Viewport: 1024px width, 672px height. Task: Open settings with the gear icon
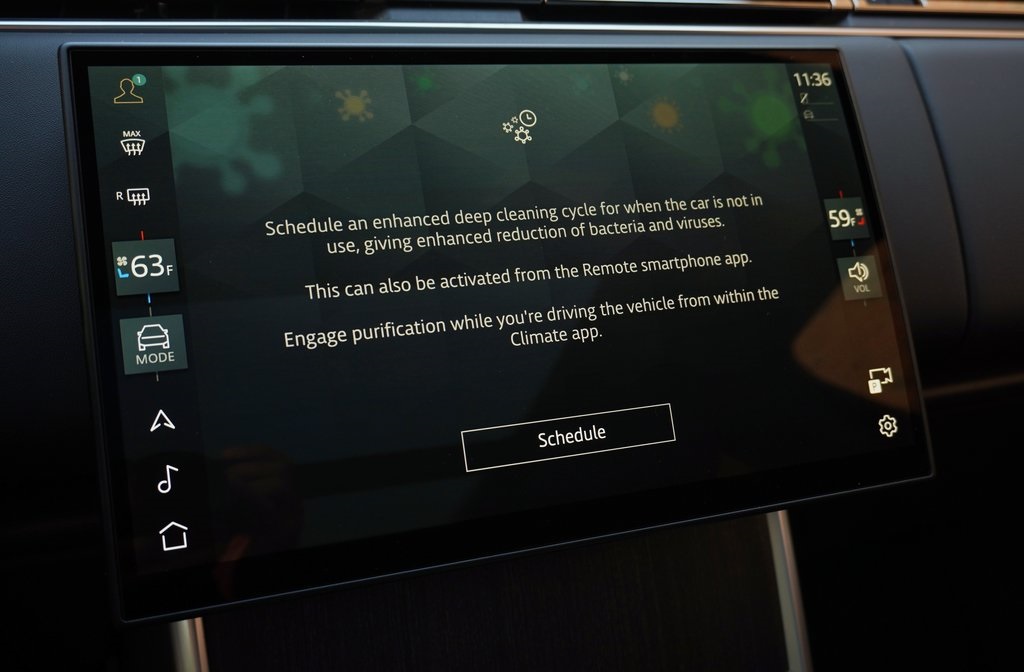(887, 427)
